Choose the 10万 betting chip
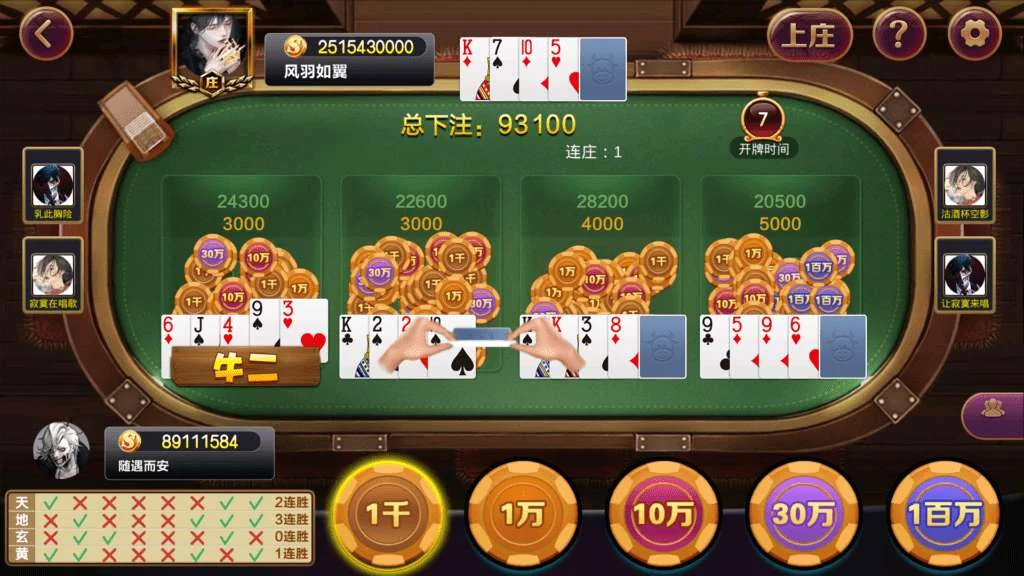The width and height of the screenshot is (1024, 576). [663, 514]
